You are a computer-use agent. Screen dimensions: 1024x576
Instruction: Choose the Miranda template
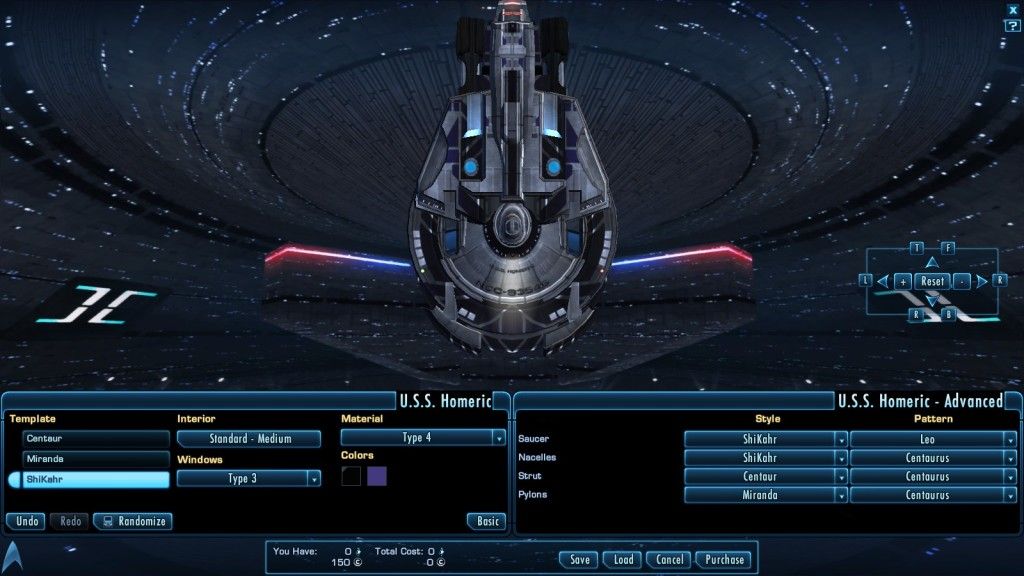(x=96, y=459)
